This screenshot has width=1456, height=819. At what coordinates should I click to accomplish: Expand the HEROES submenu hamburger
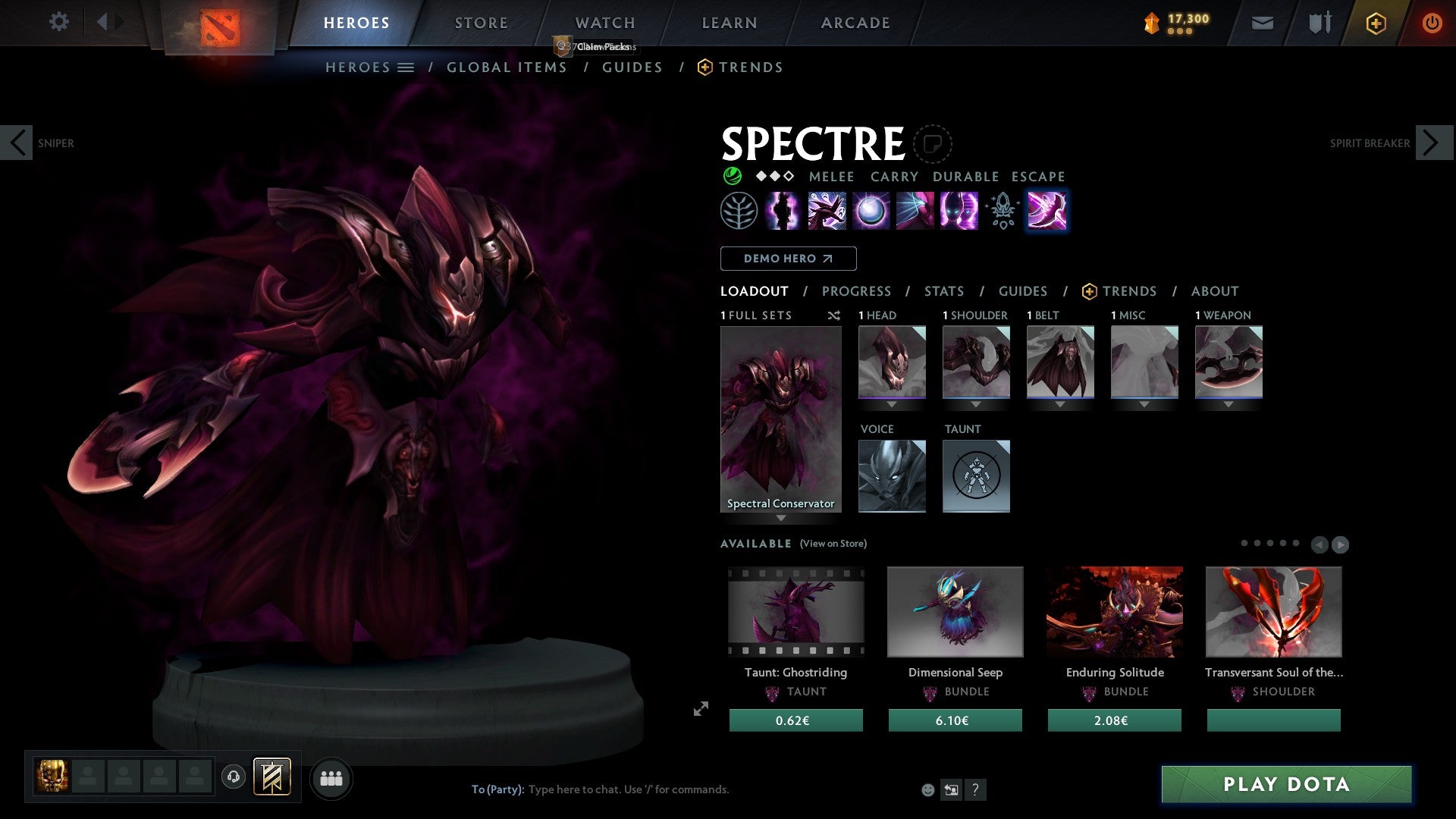[407, 67]
